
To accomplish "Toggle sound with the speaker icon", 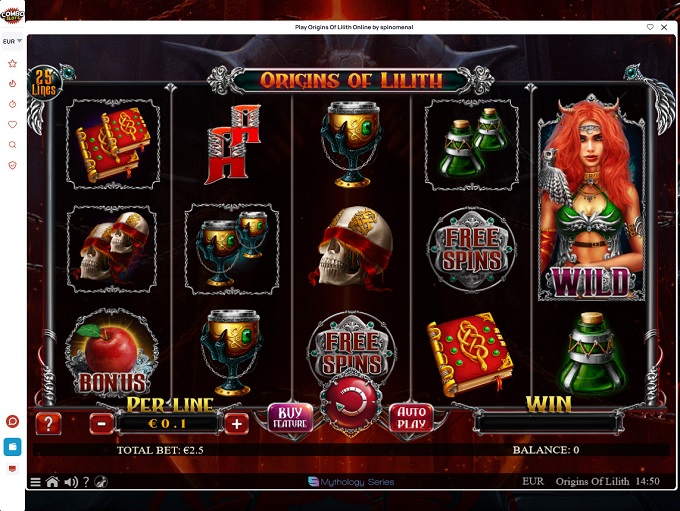I will pyautogui.click(x=70, y=482).
